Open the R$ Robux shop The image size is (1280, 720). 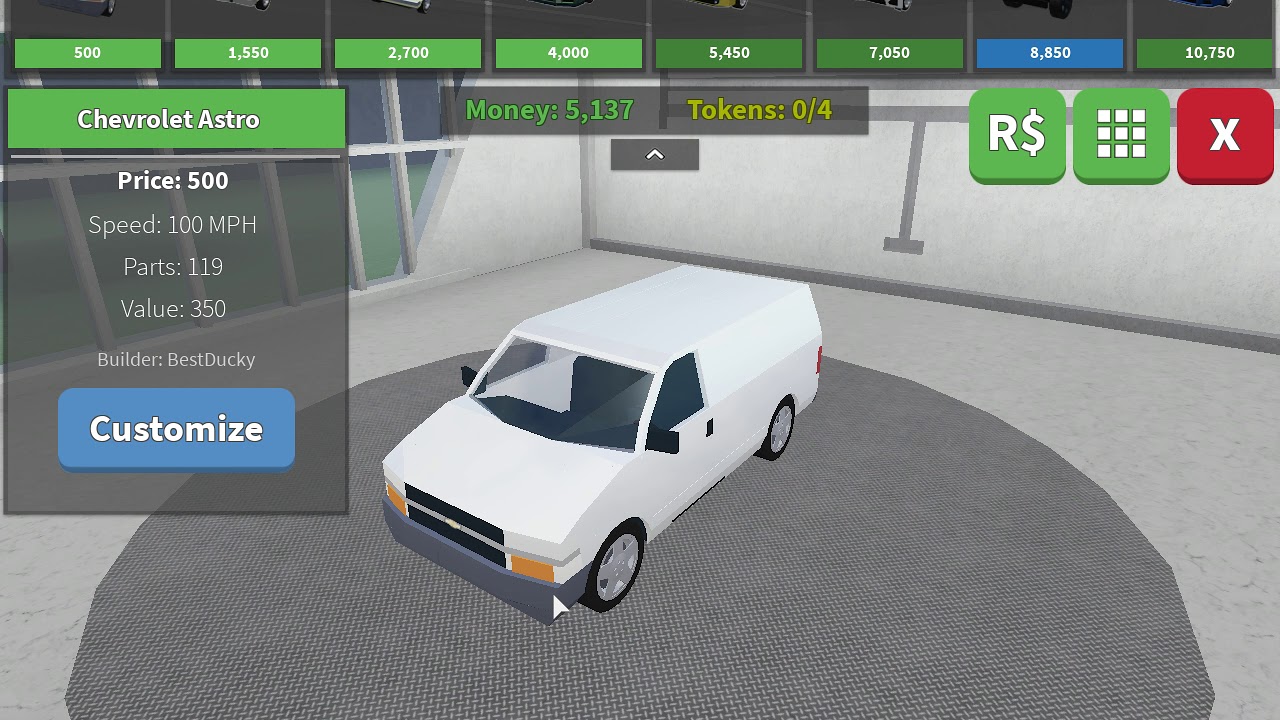coord(1017,134)
